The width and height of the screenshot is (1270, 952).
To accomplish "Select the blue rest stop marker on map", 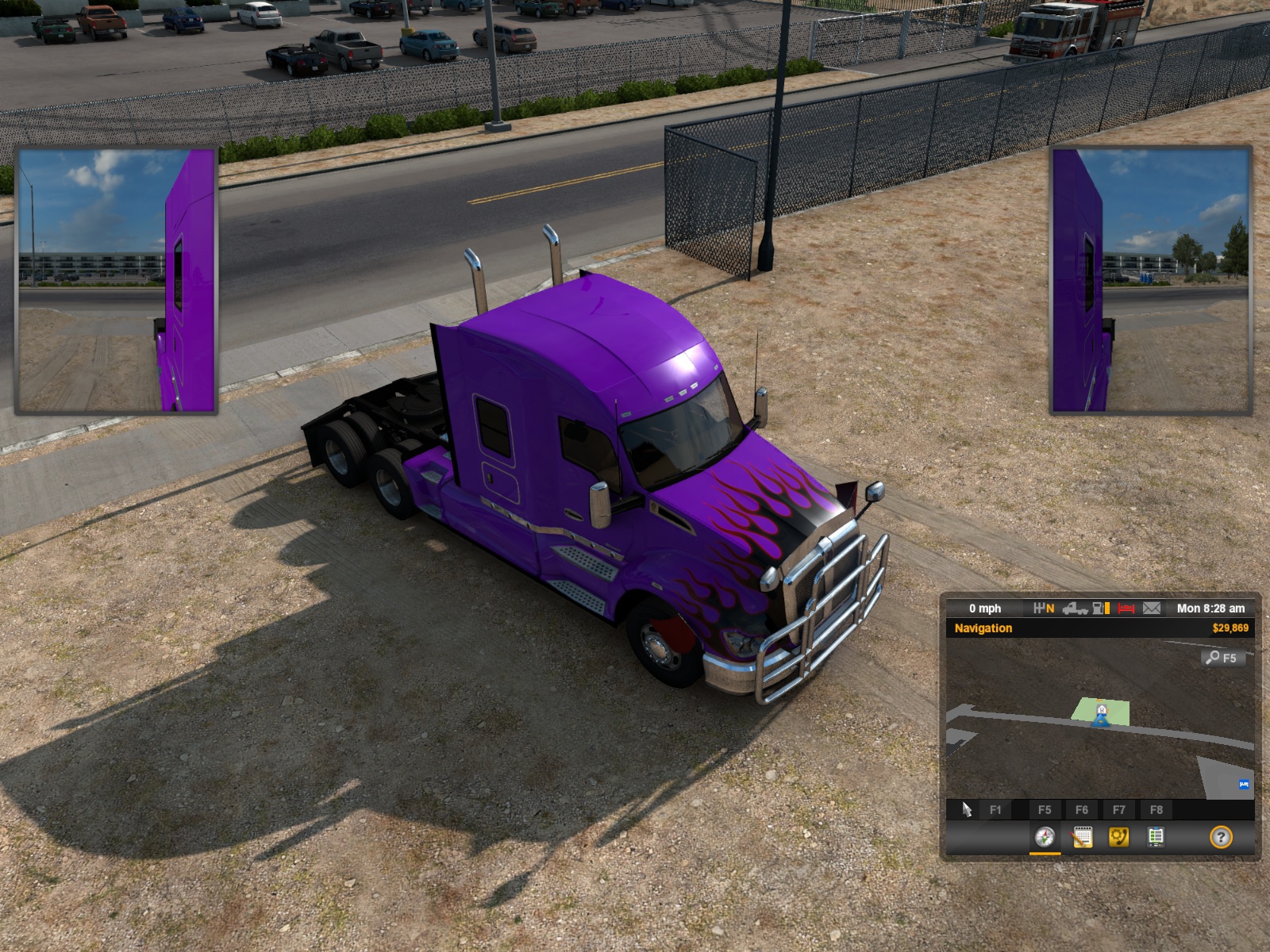I will [x=1244, y=785].
